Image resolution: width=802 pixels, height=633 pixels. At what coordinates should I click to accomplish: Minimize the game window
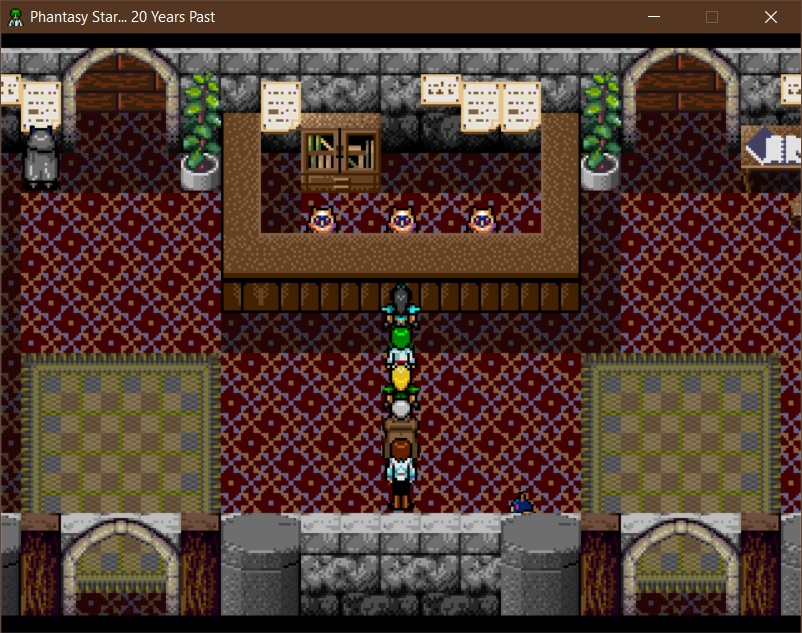point(654,17)
